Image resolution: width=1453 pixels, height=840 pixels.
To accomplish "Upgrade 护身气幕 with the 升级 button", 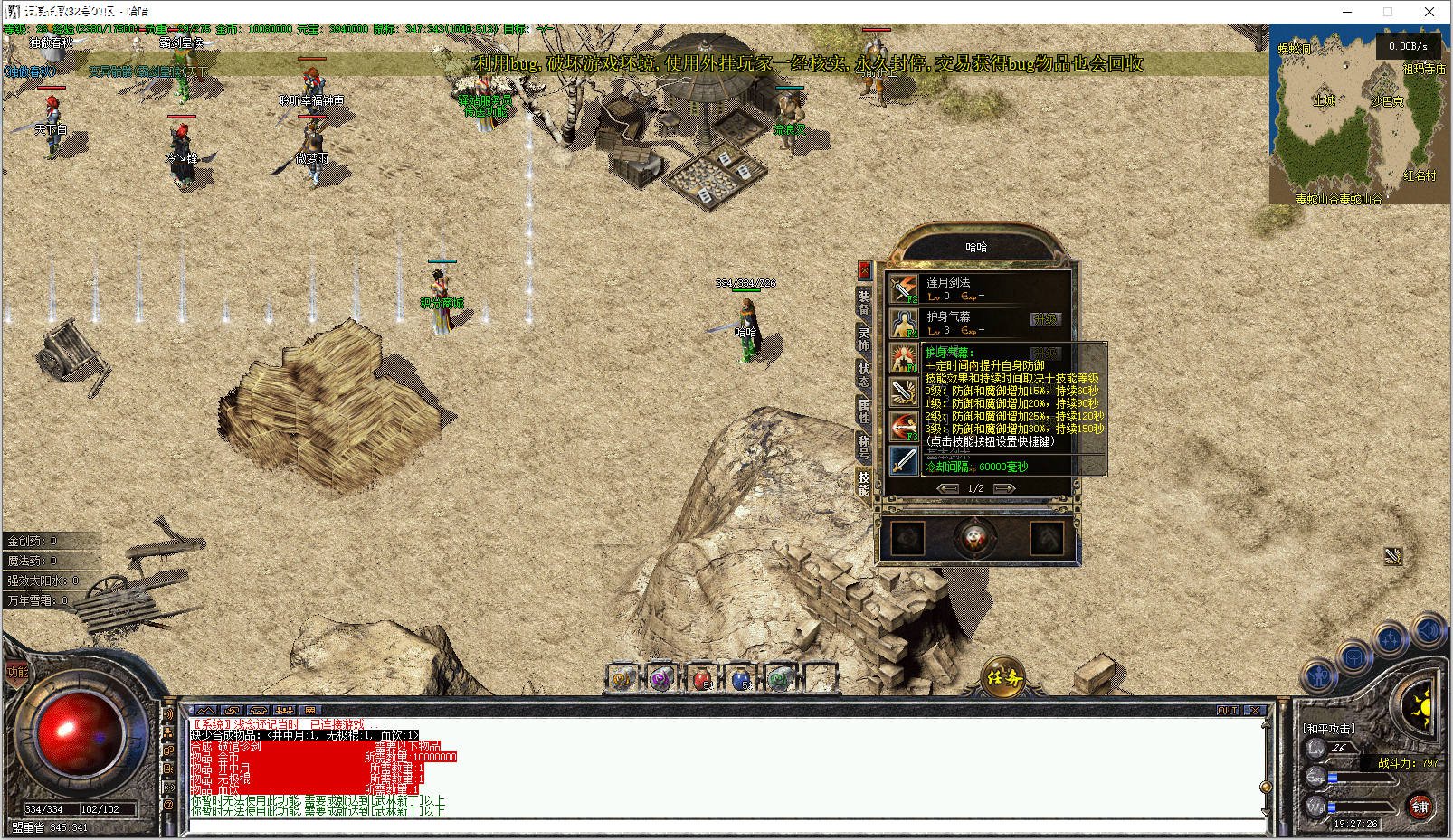I will pyautogui.click(x=1045, y=319).
